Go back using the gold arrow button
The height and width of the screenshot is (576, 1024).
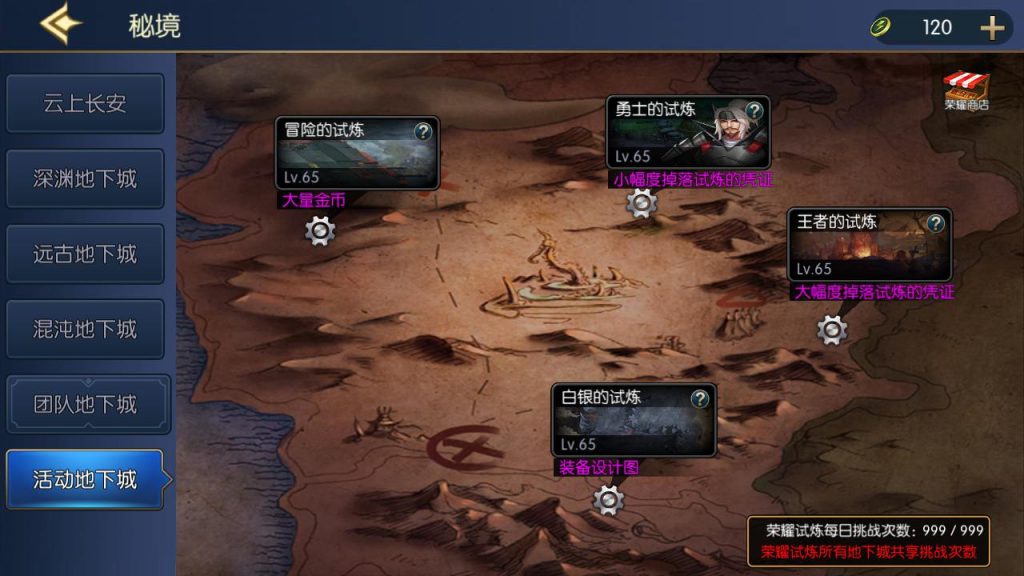[x=61, y=24]
